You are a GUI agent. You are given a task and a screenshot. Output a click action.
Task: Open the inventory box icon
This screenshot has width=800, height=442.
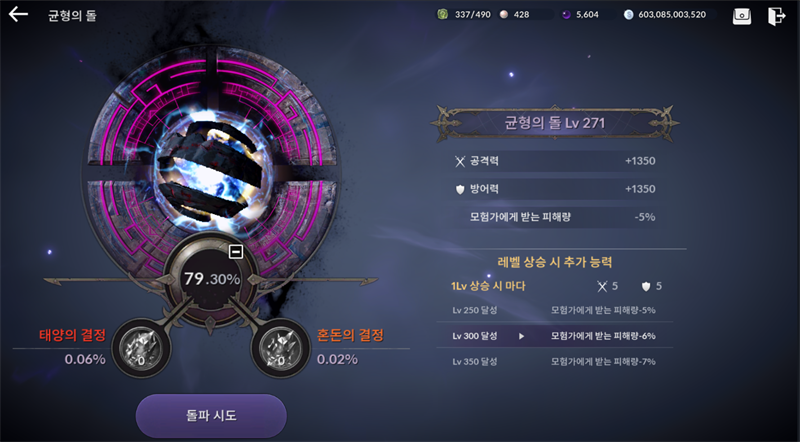741,16
